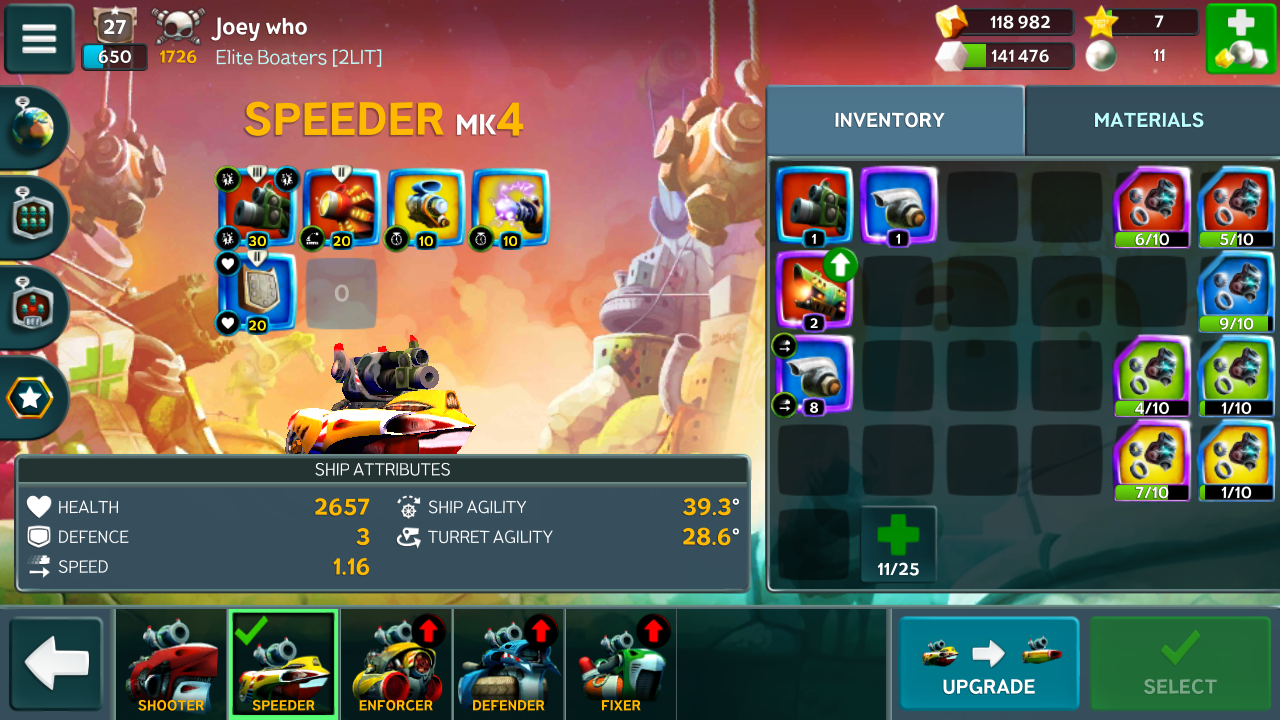1280x720 pixels.
Task: Select the inventory item with green upgrade arrow
Action: point(814,290)
